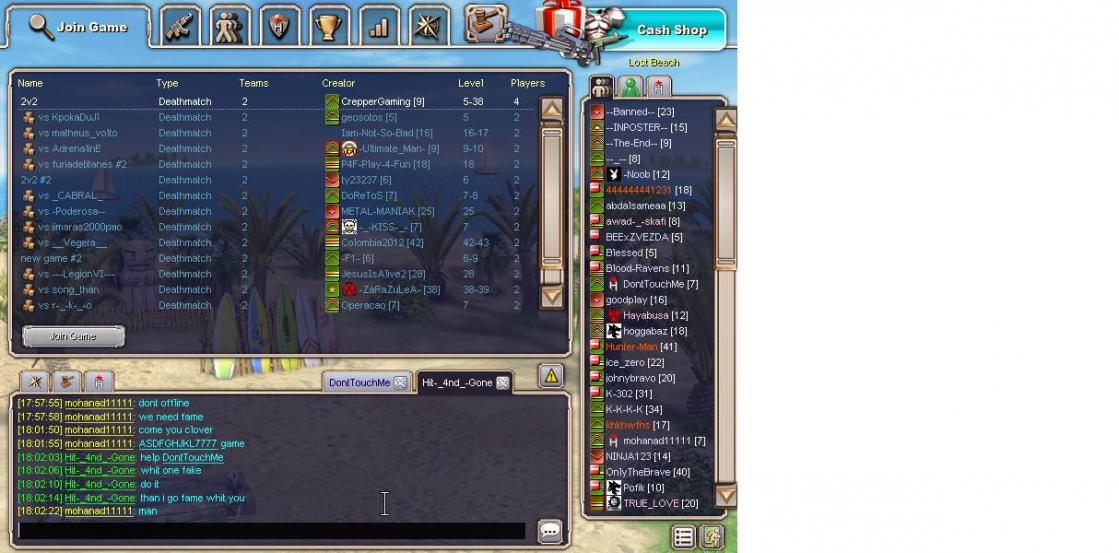
Task: Open the rifle weapons tab
Action: coord(180,27)
